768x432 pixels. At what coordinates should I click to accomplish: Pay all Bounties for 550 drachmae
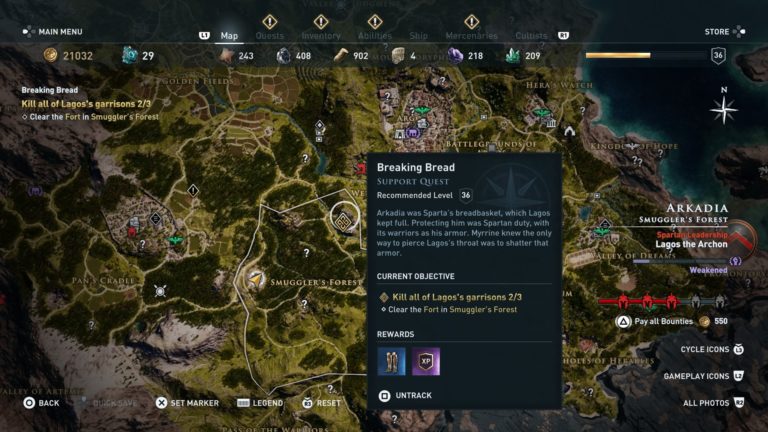point(663,321)
